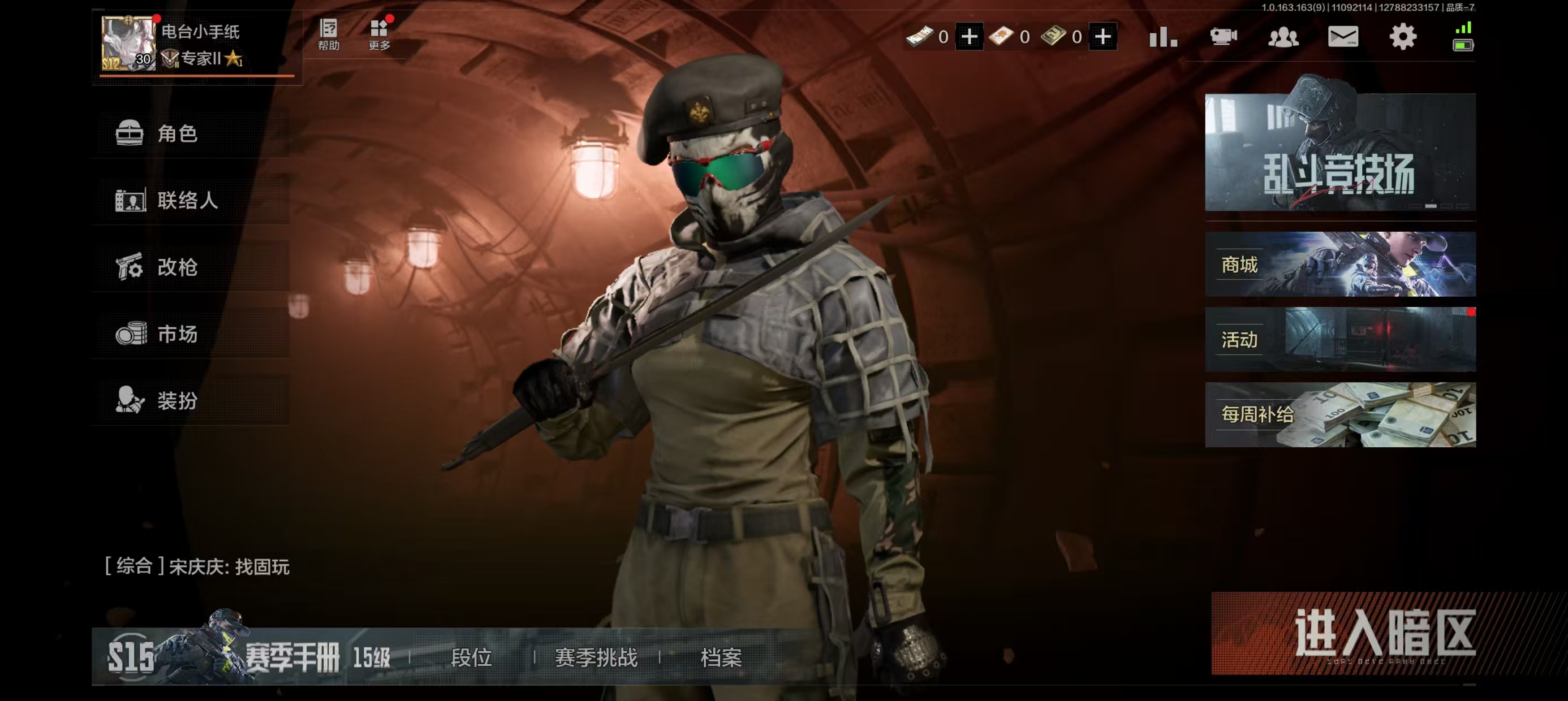Open the 市场 marketplace
The width and height of the screenshot is (1568, 701).
click(176, 335)
